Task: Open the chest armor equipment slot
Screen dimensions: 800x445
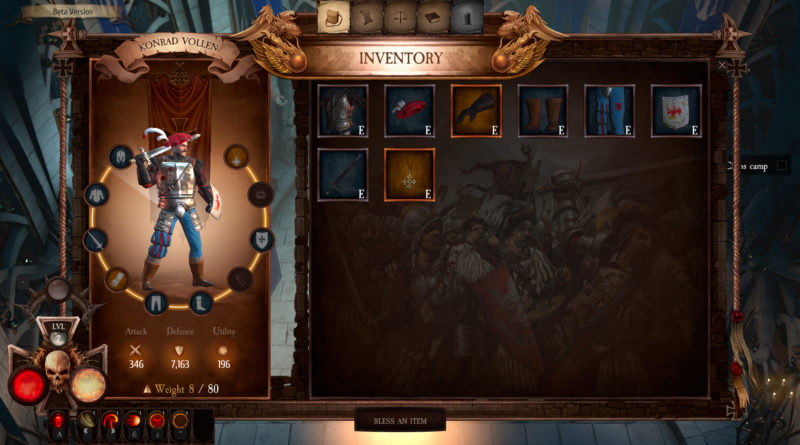Action: click(x=97, y=195)
